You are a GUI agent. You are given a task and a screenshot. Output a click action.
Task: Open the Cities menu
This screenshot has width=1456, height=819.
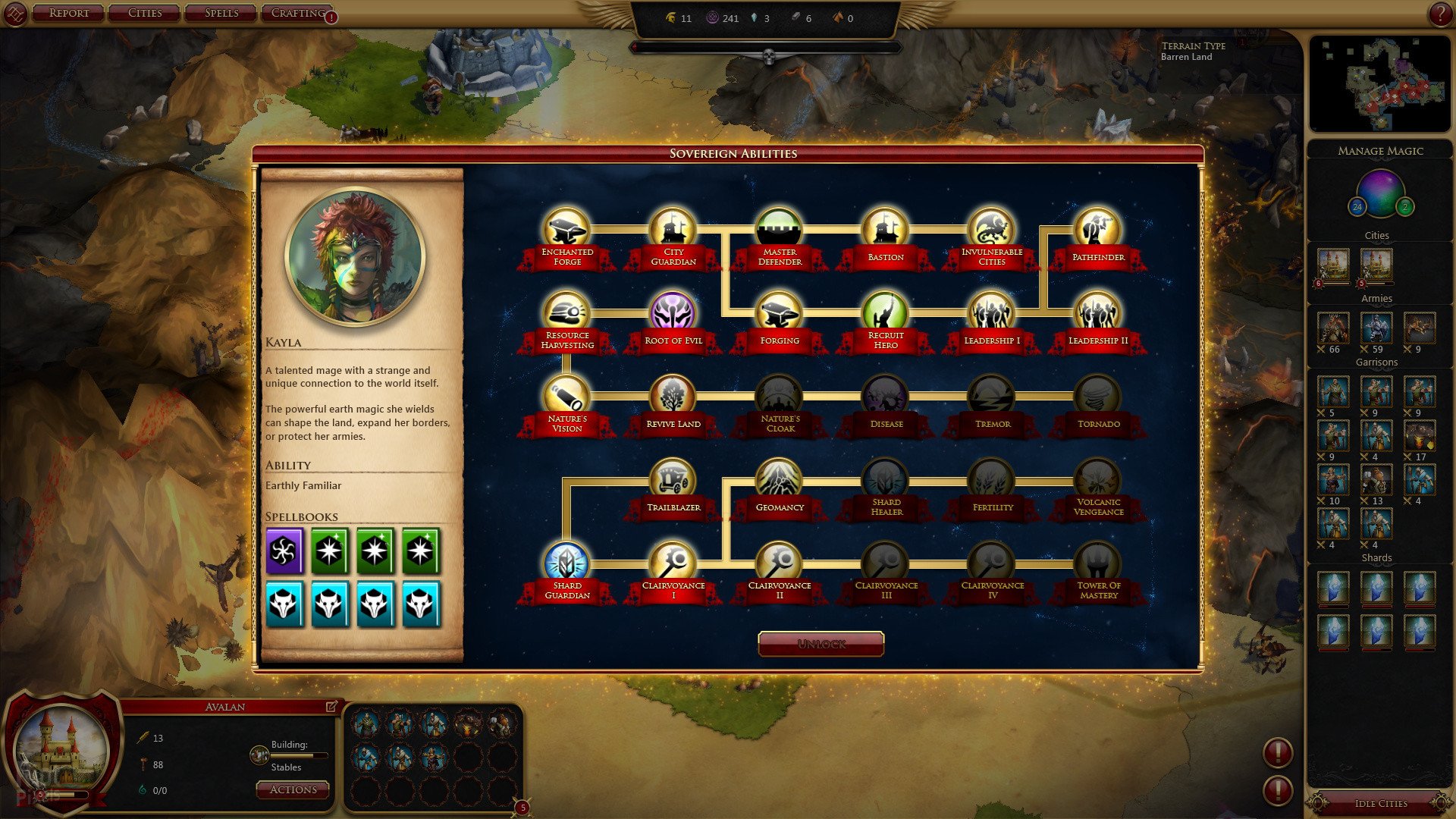tap(145, 13)
